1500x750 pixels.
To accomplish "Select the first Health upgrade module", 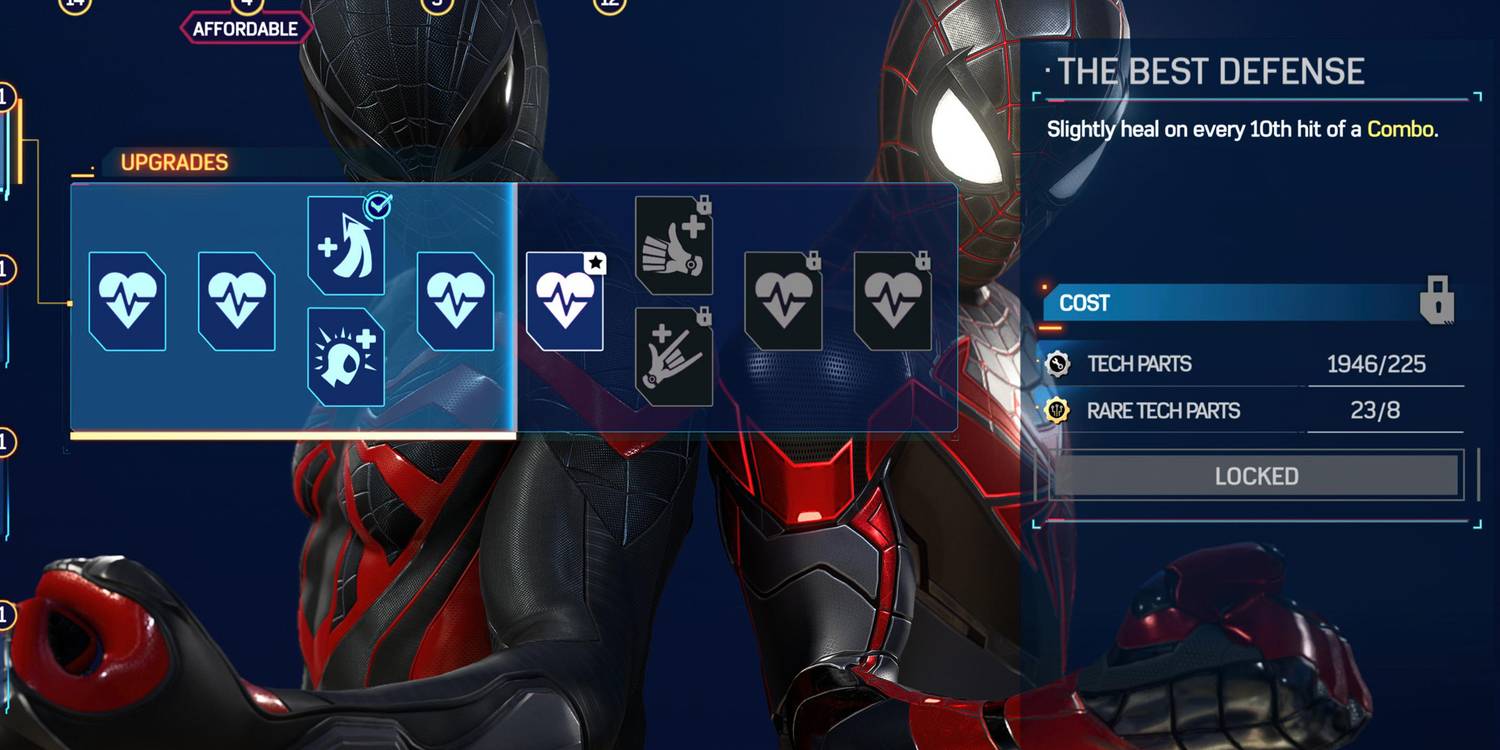I will pyautogui.click(x=127, y=302).
